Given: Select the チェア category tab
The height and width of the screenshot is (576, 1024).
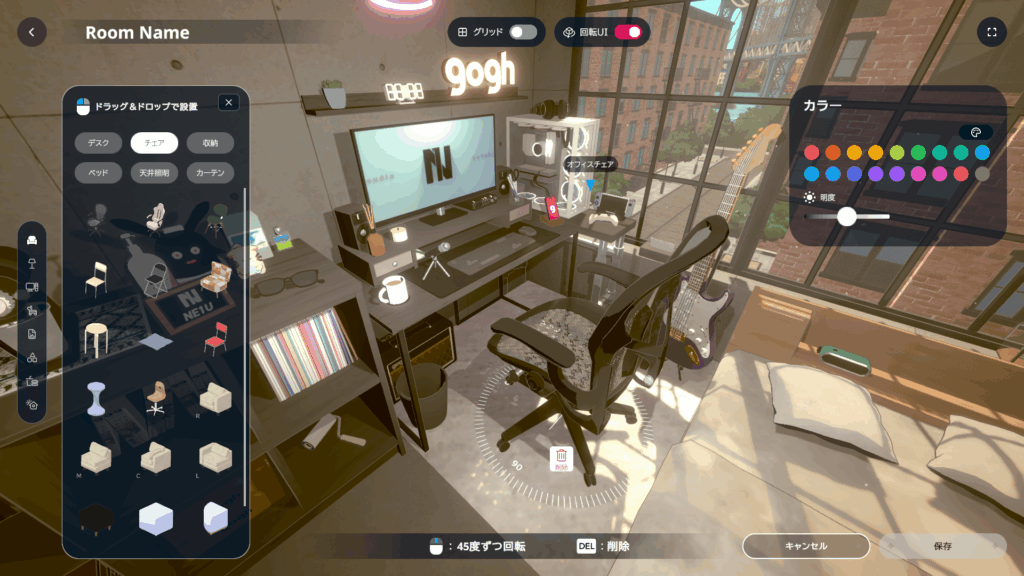Looking at the screenshot, I should click(x=154, y=143).
